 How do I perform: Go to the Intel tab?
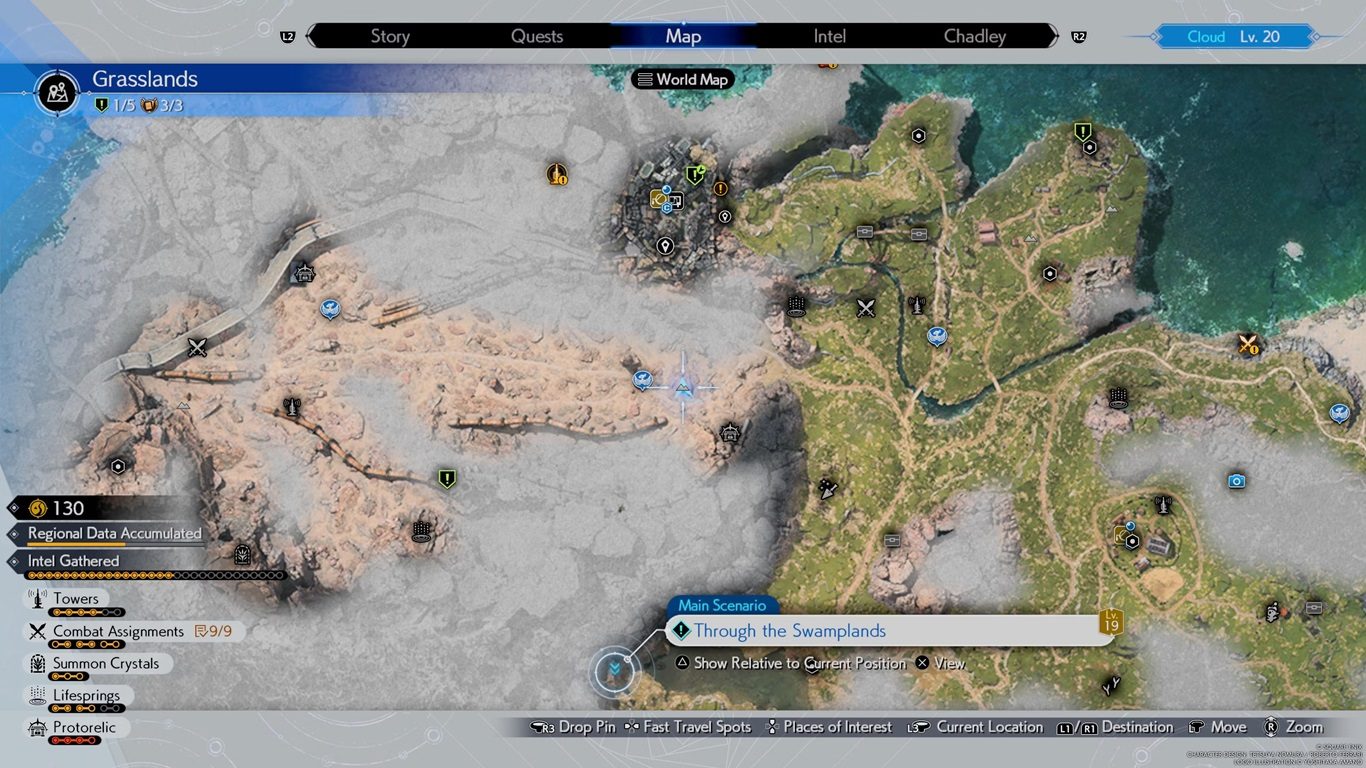point(829,36)
